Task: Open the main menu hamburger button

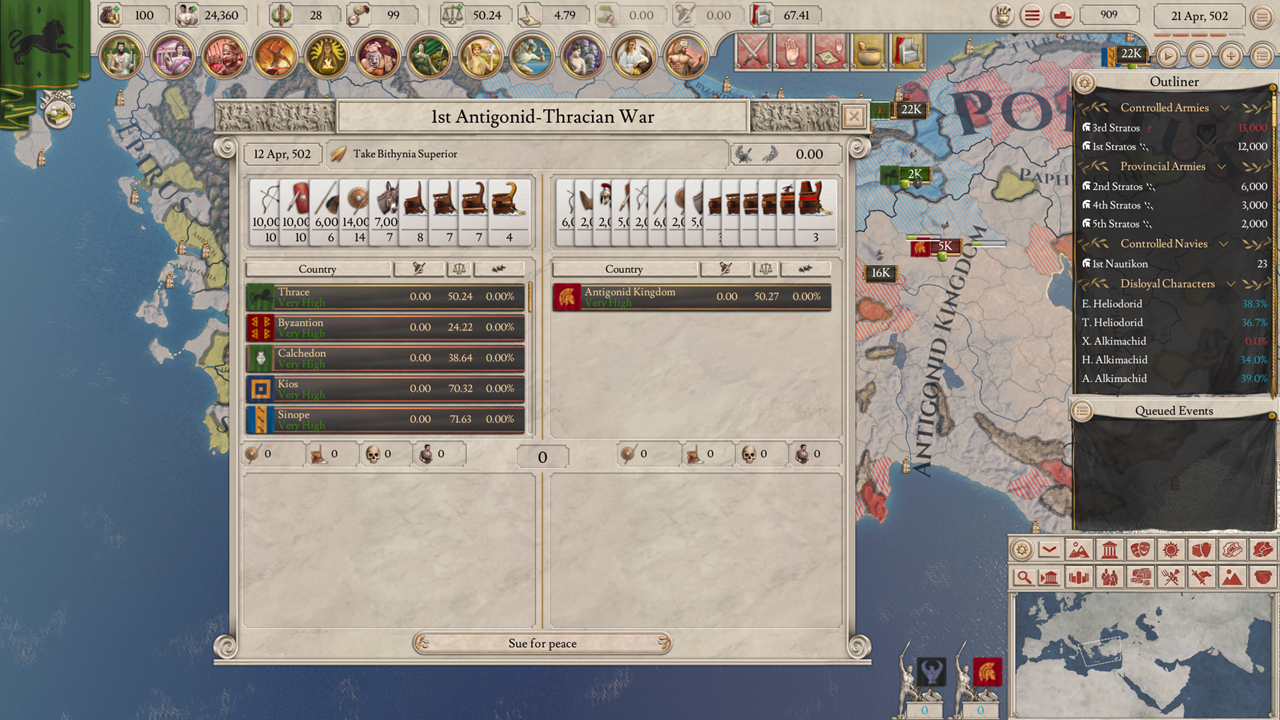Action: click(1032, 15)
